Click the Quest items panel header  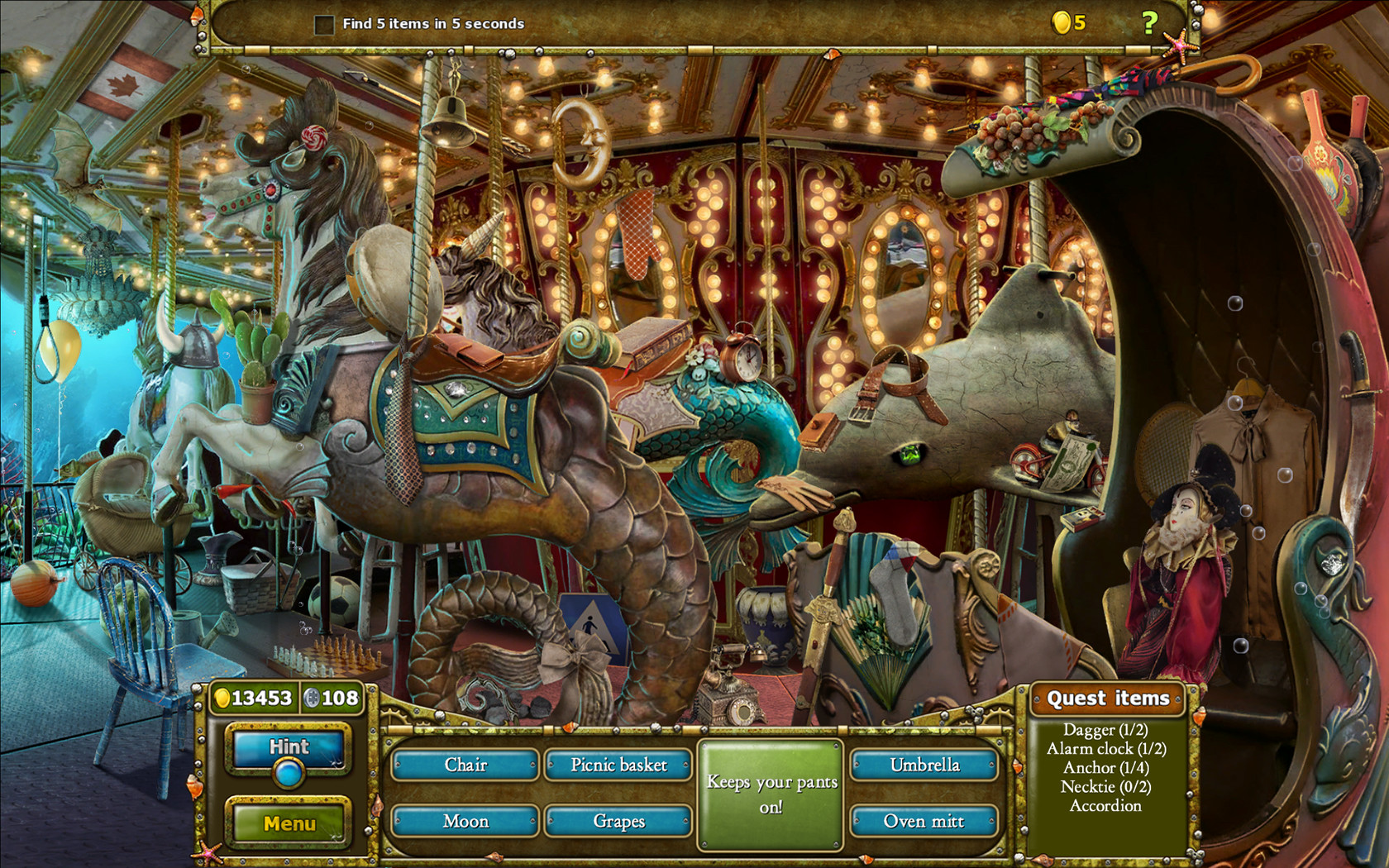(x=1108, y=699)
